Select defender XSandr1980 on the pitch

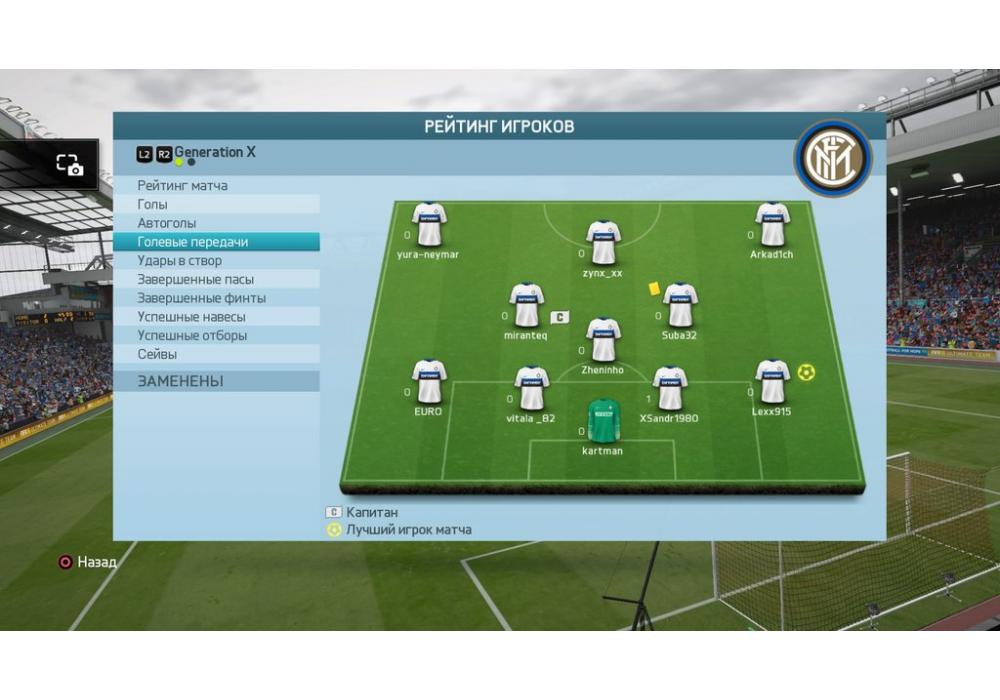coord(669,389)
